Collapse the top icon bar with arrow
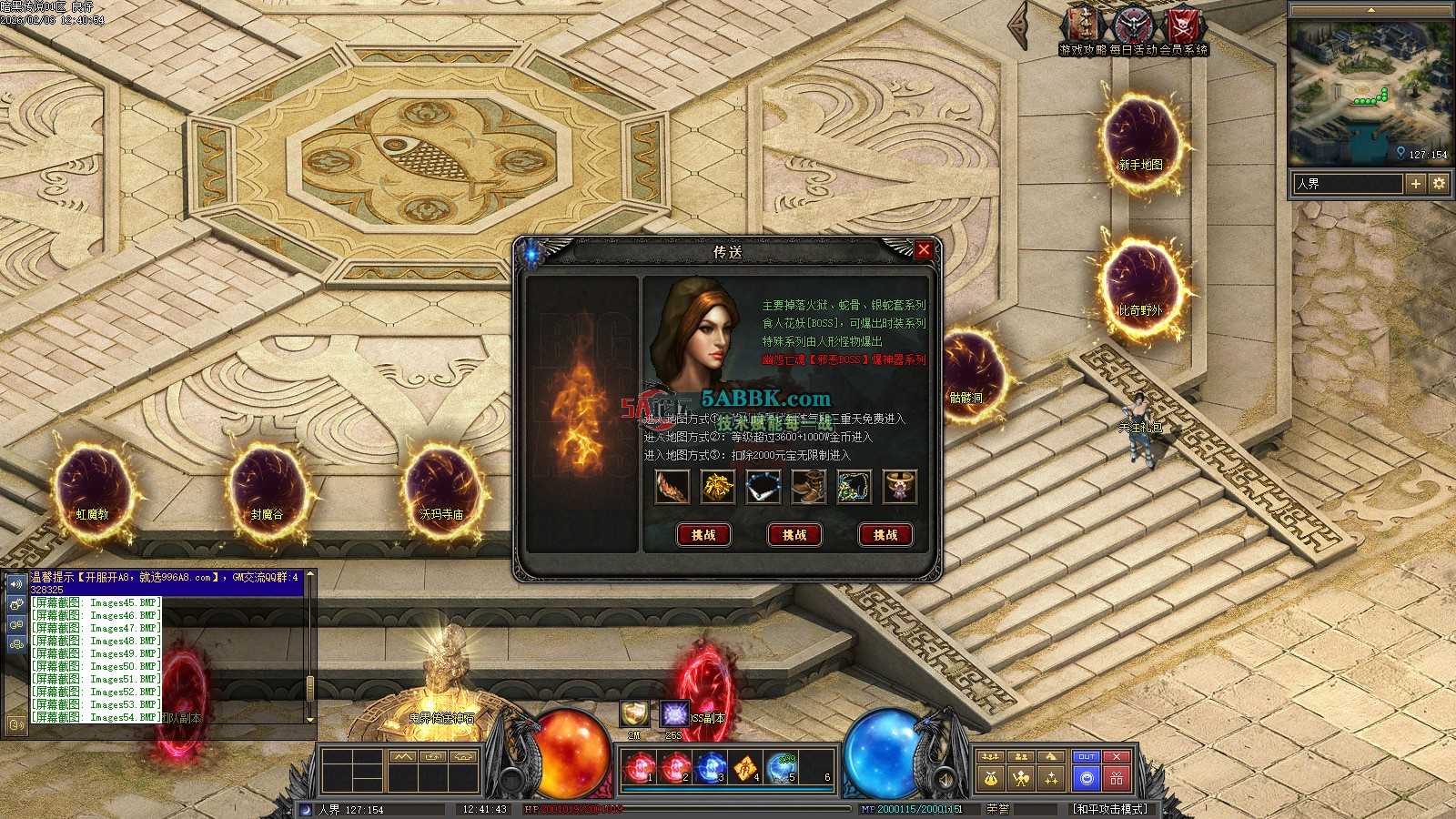 coord(1020,27)
